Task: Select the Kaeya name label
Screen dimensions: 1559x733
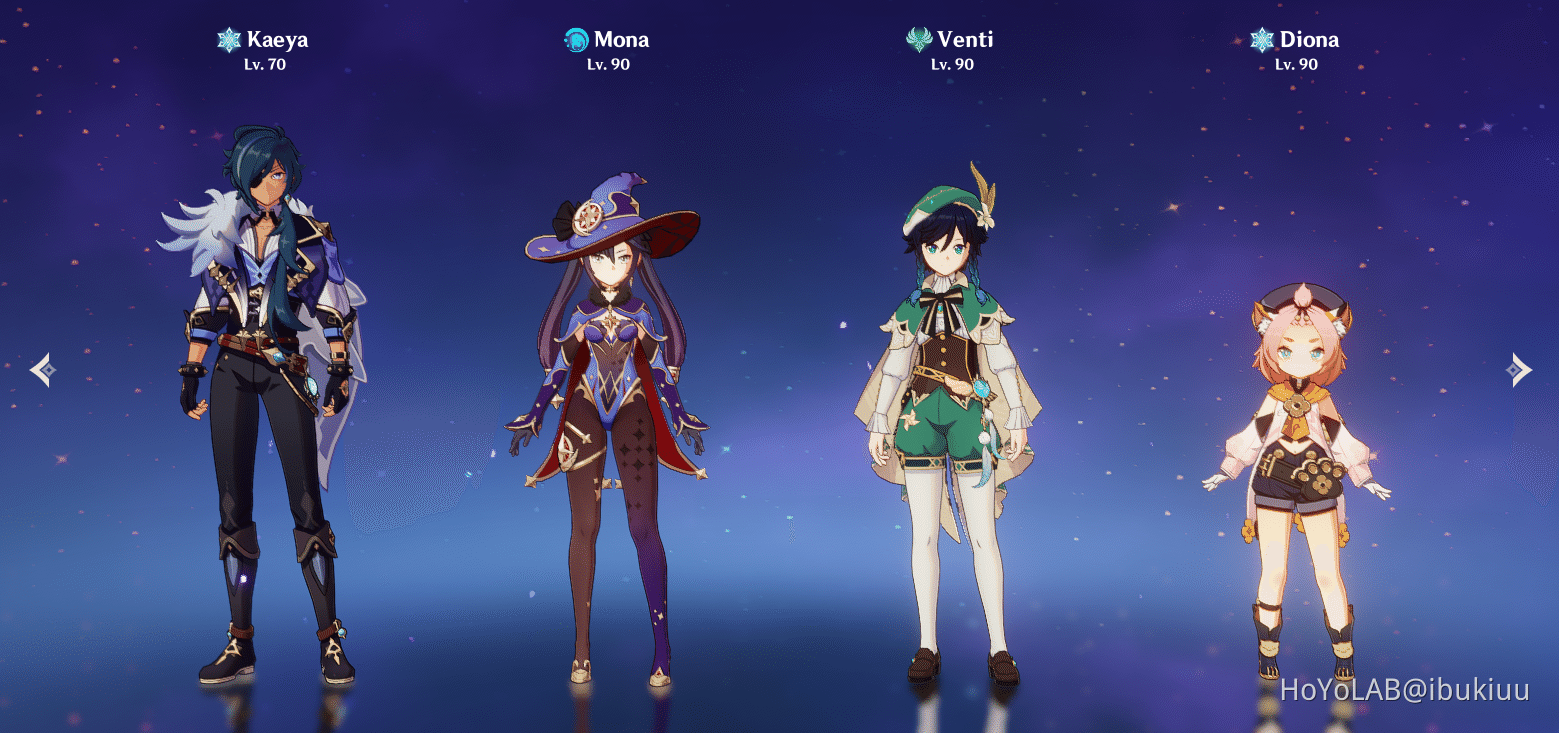Action: (278, 39)
